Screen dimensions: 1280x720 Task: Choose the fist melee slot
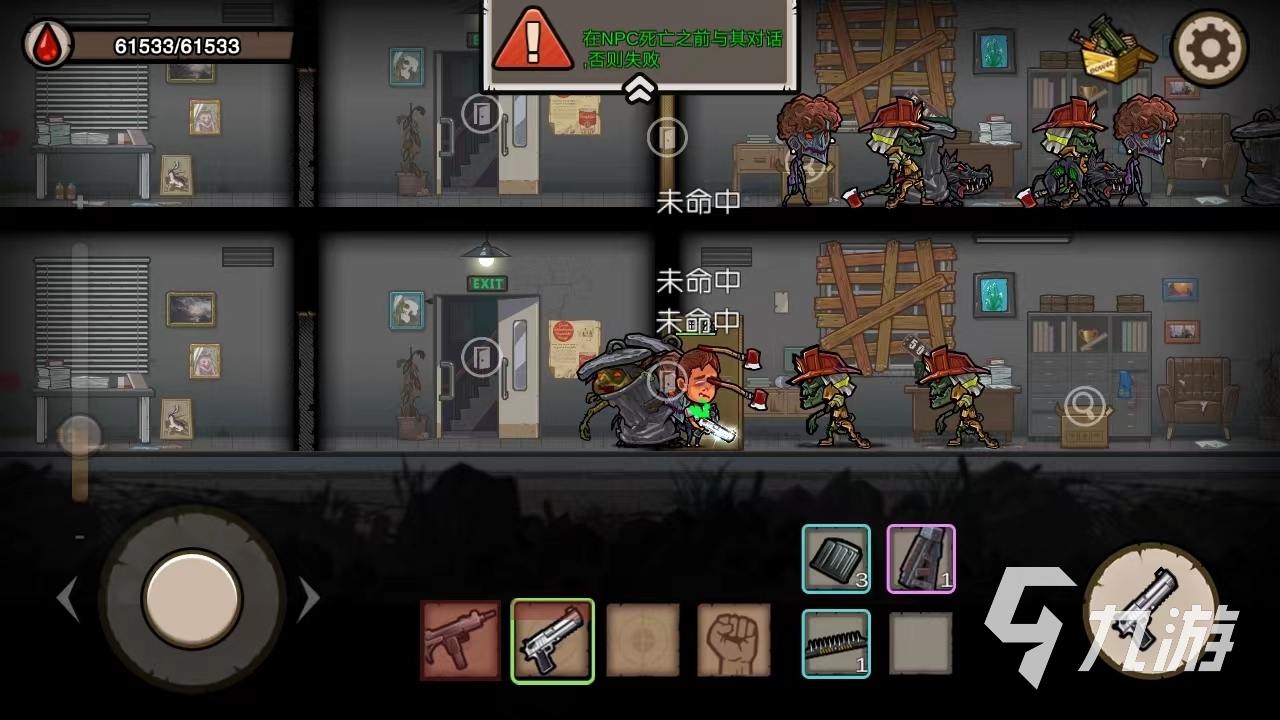click(x=734, y=640)
